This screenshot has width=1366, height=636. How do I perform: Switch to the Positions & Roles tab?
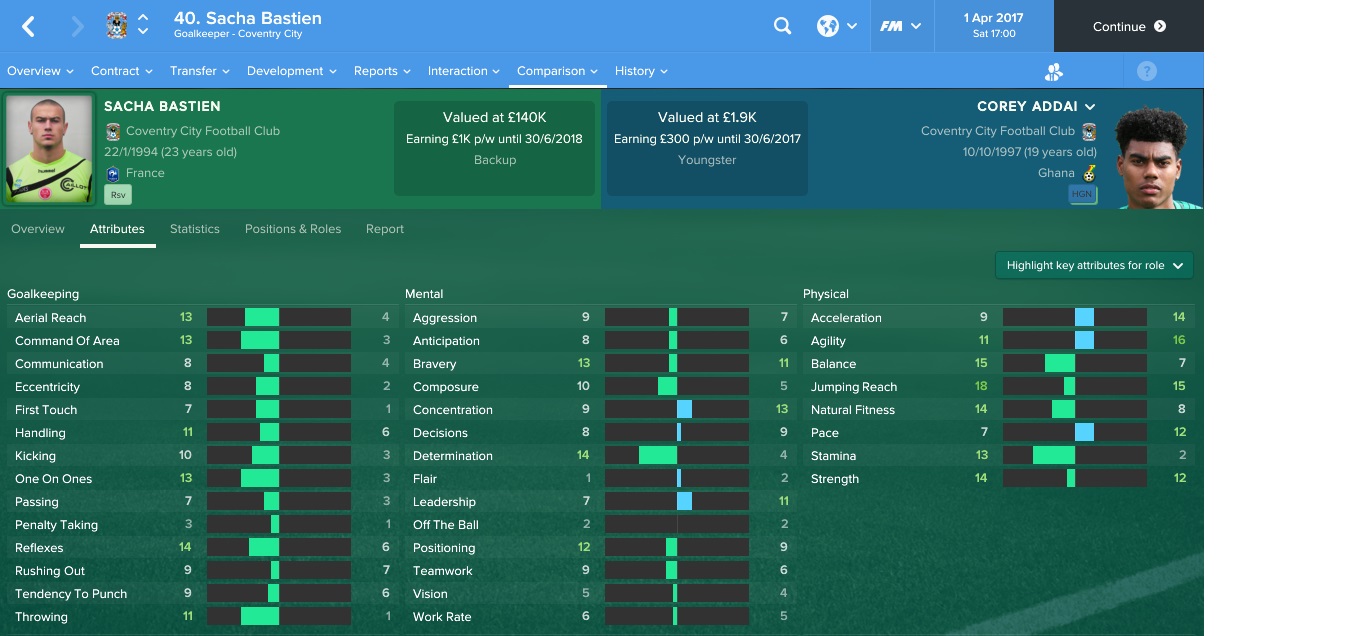pos(293,229)
